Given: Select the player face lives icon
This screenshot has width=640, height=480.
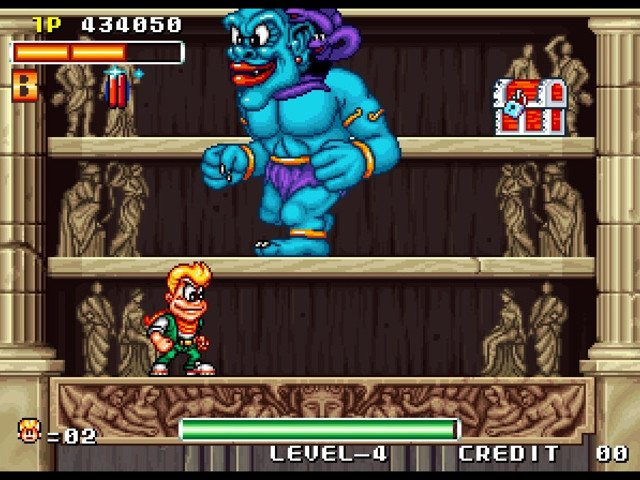Looking at the screenshot, I should tap(28, 431).
